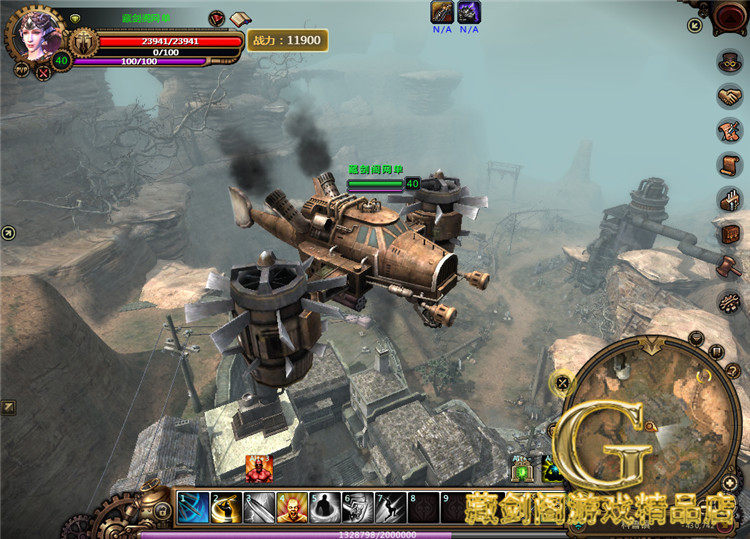Activate the blue slash skill in slot 1
The height and width of the screenshot is (539, 750).
click(x=193, y=508)
